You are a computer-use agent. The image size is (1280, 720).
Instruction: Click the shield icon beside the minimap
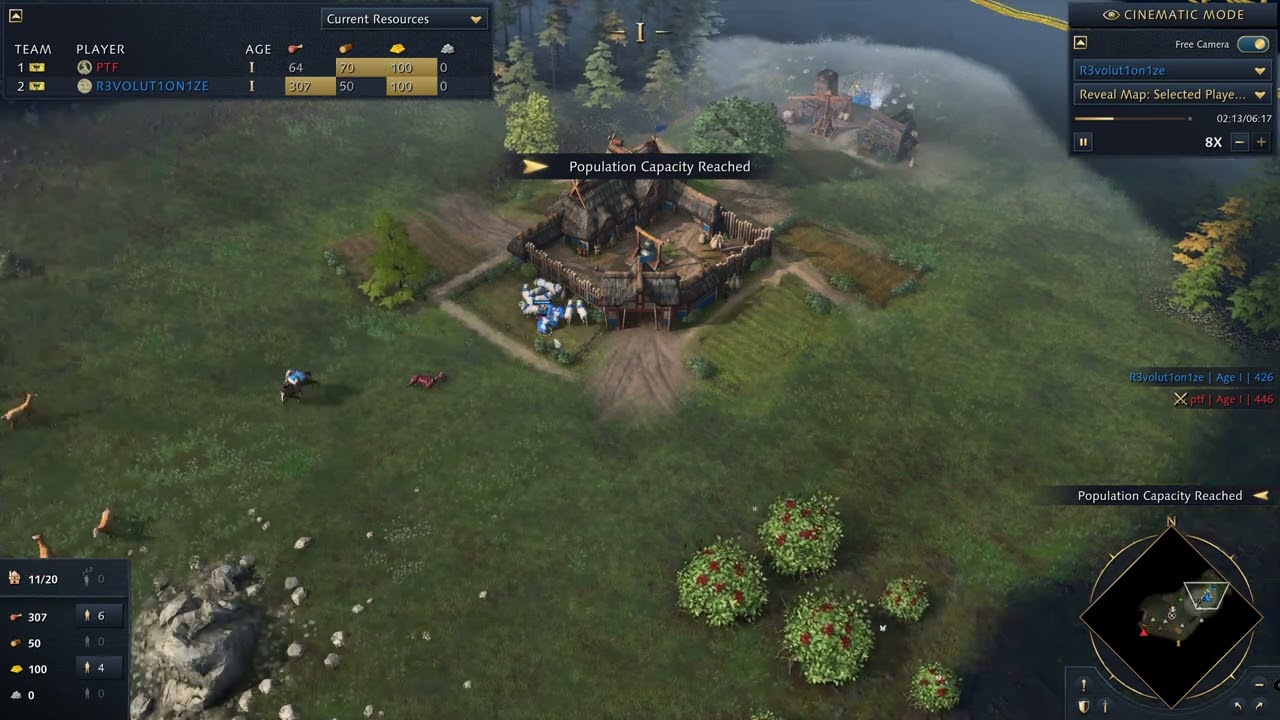pyautogui.click(x=1083, y=707)
